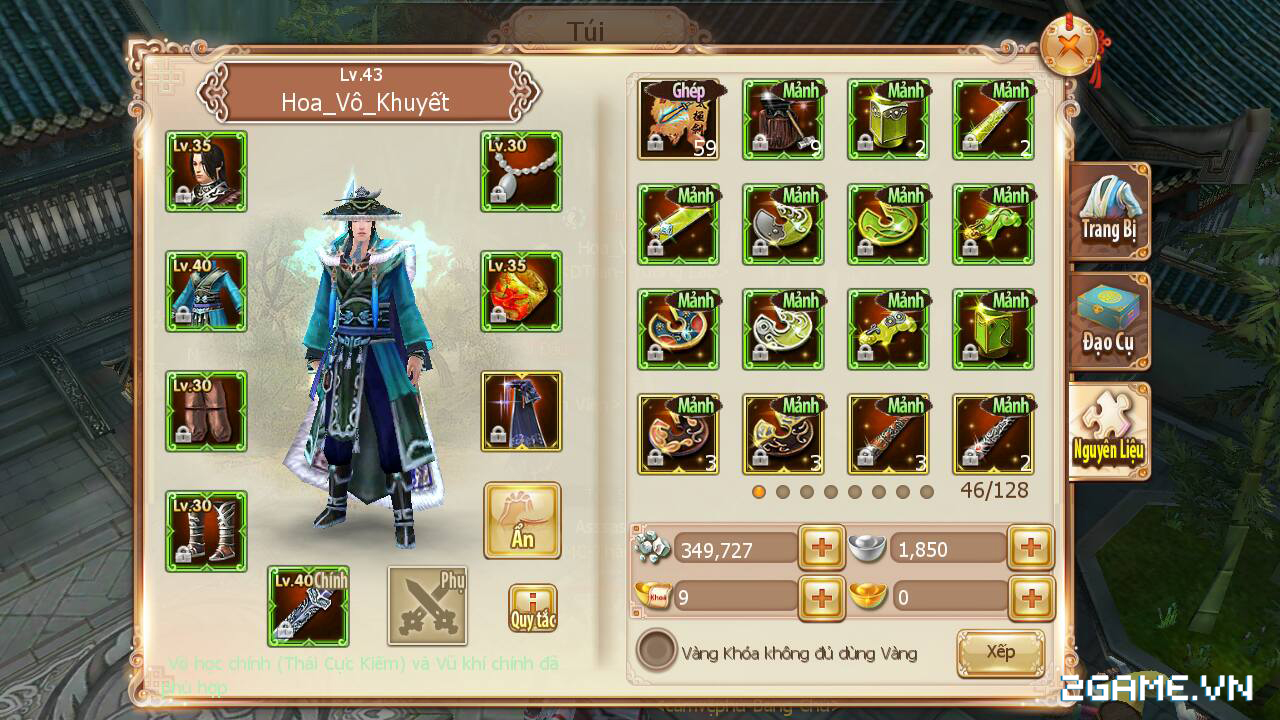Select the first page indicator dot
Viewport: 1280px width, 720px height.
(759, 491)
